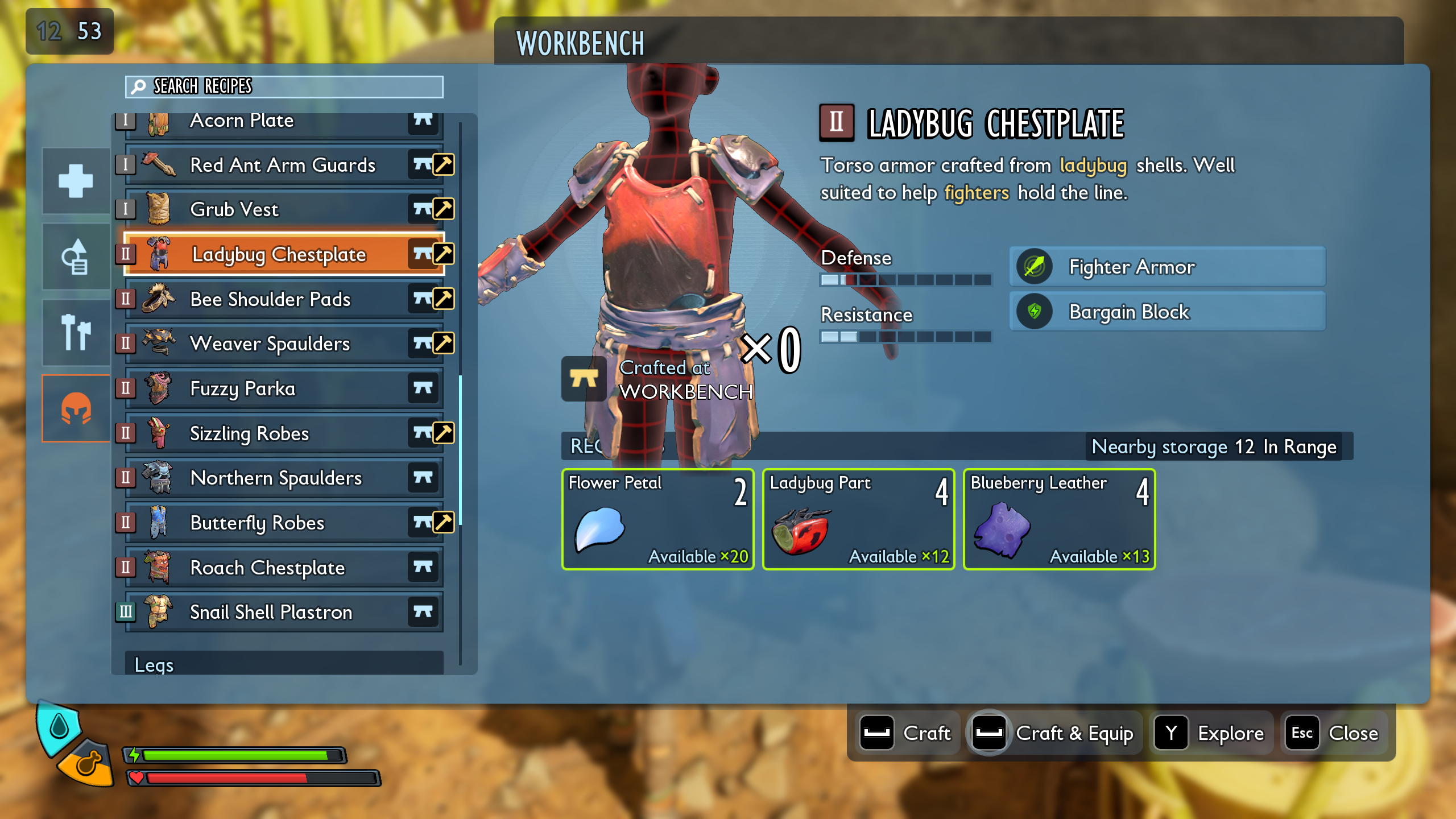Select the Ladybug Chestplate recipe
Image resolution: width=1456 pixels, height=819 pixels.
coord(279,254)
